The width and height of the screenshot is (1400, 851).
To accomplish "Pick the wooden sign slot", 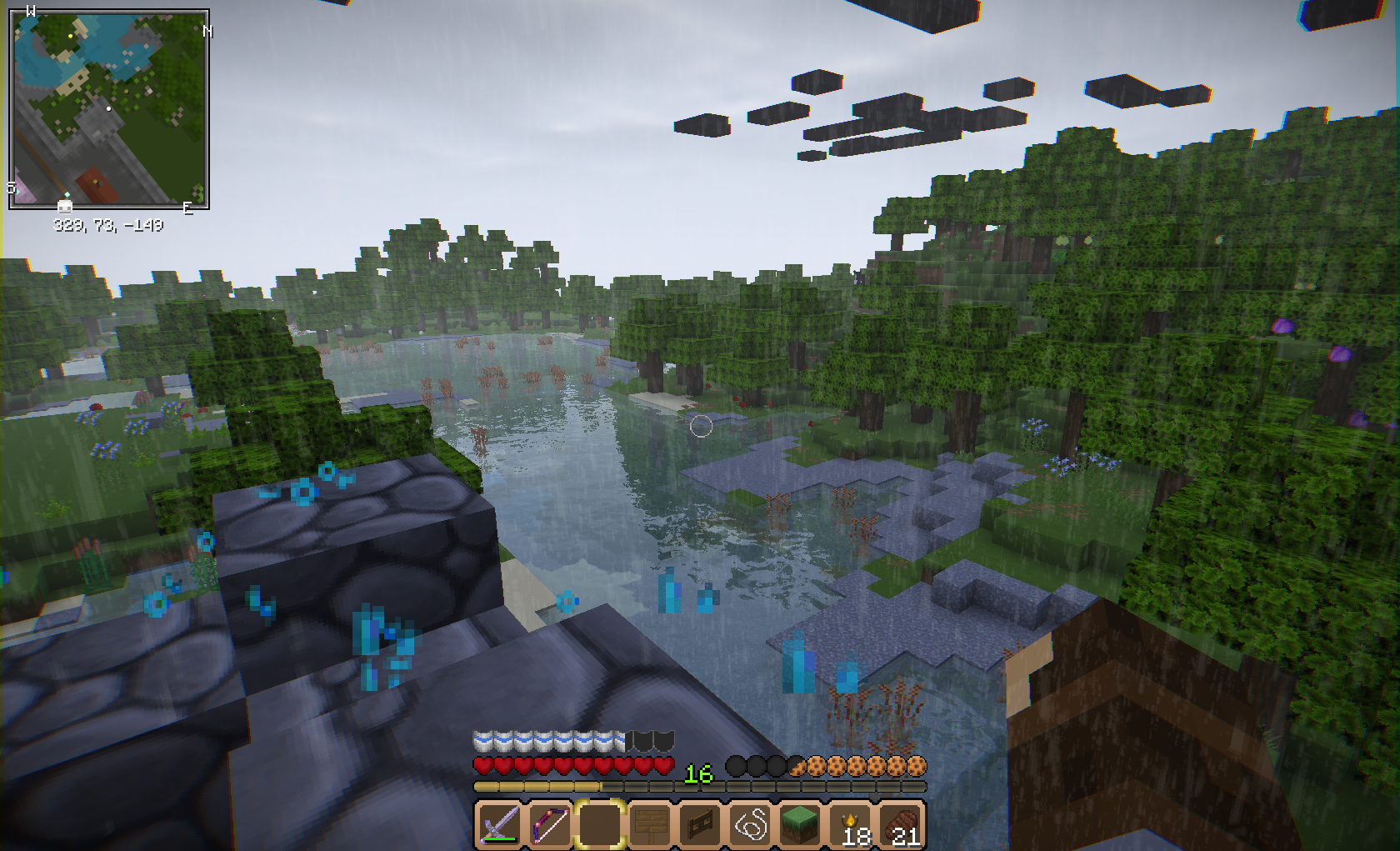I will [650, 824].
